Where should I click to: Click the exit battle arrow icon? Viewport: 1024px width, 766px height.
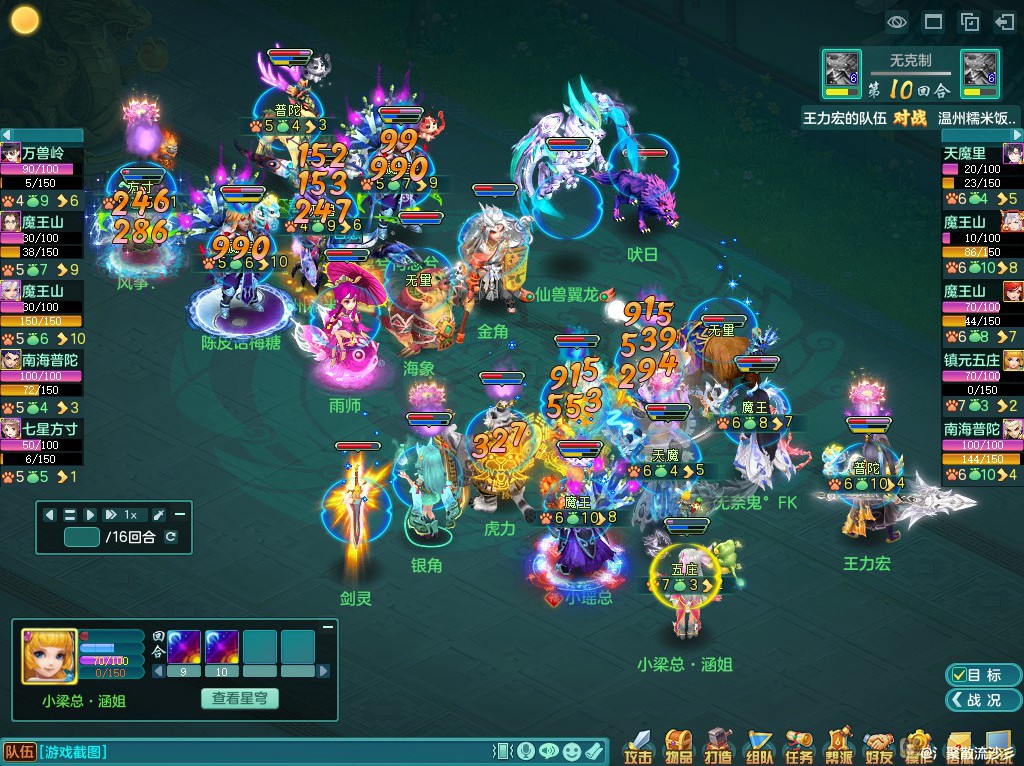click(1004, 22)
